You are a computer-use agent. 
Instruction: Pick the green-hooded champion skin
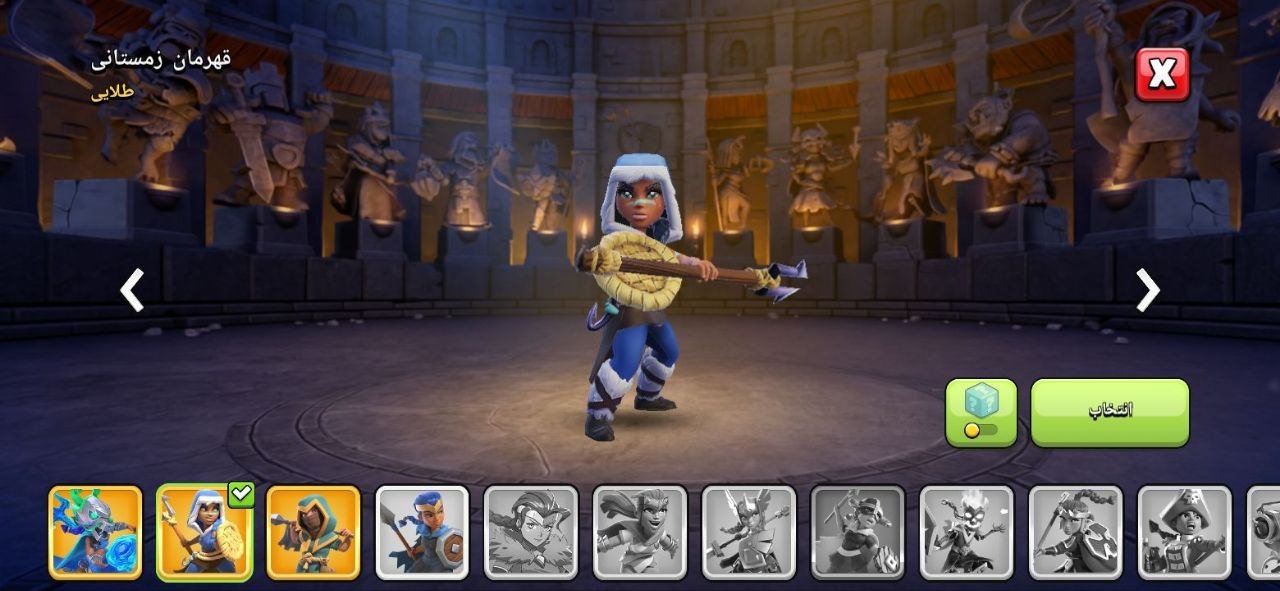point(313,532)
